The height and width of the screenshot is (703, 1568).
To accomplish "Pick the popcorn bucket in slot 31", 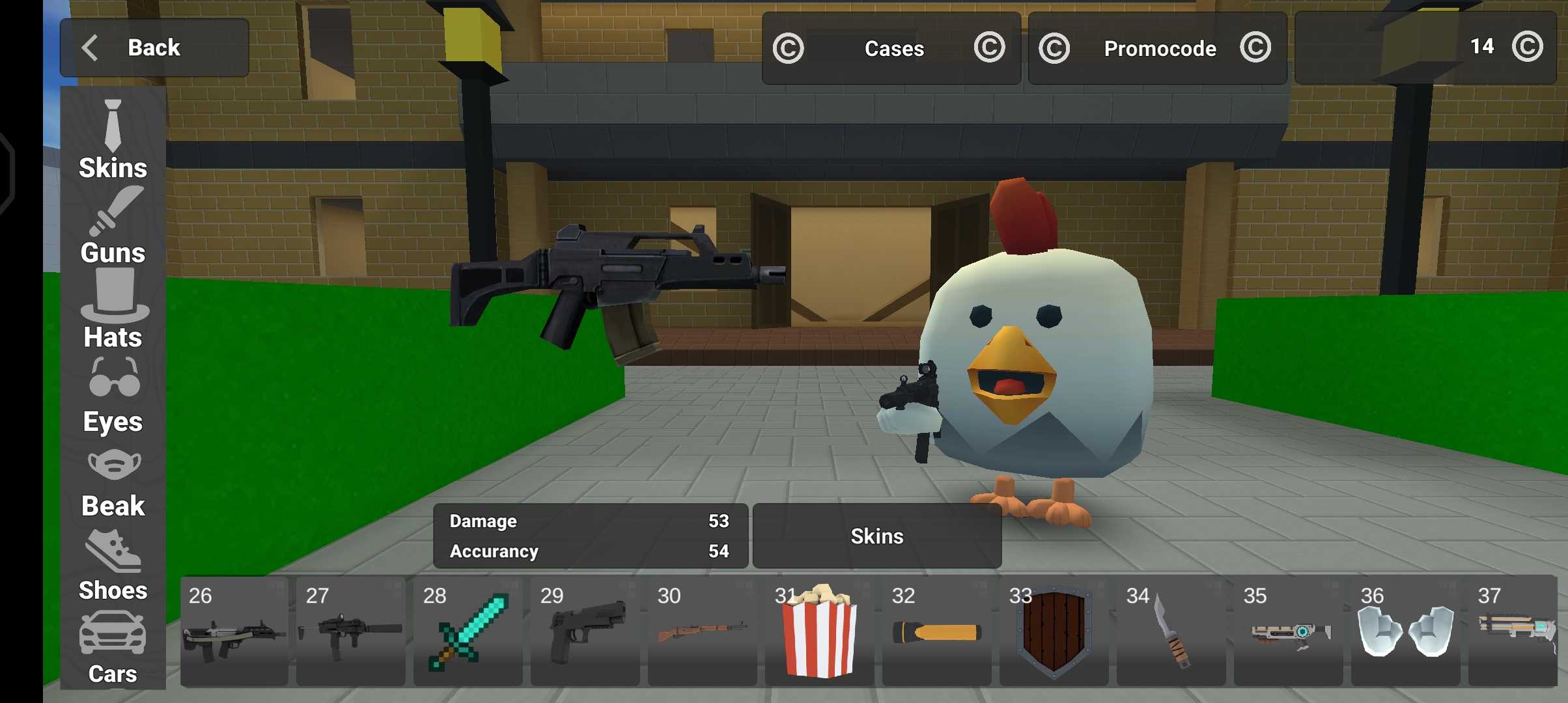I will [819, 631].
